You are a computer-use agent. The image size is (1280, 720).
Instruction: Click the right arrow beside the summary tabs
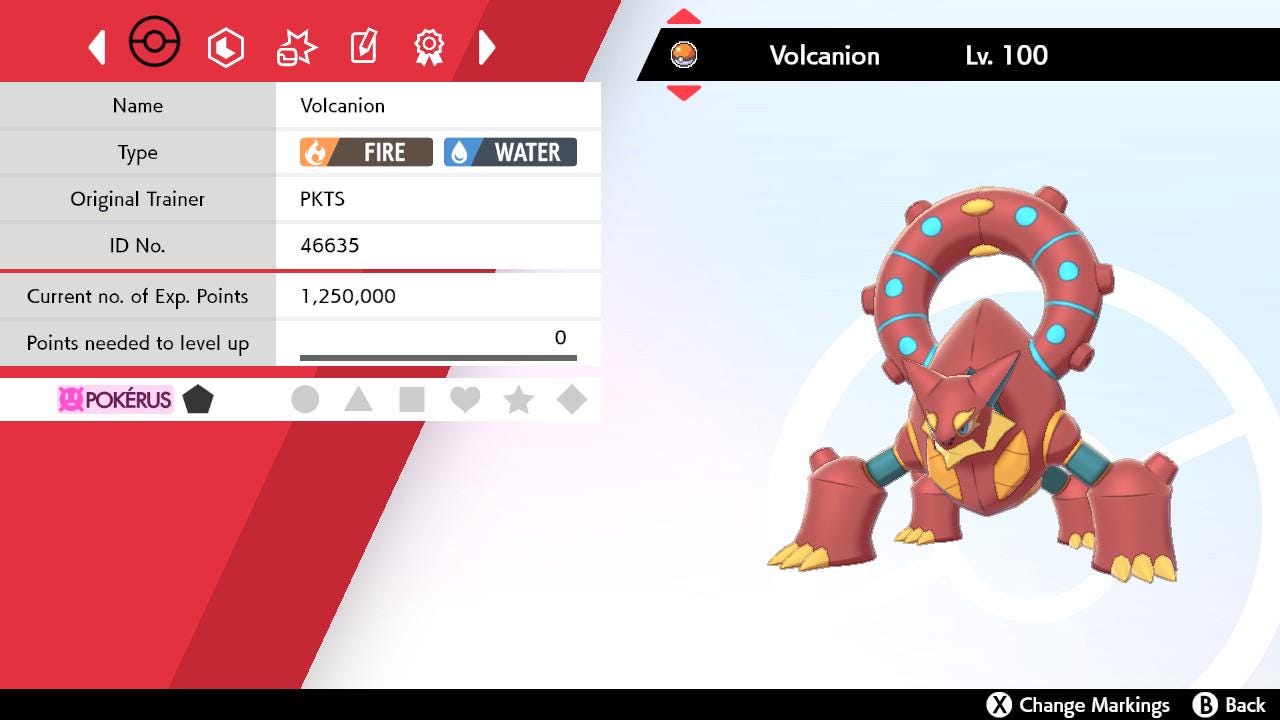[486, 47]
